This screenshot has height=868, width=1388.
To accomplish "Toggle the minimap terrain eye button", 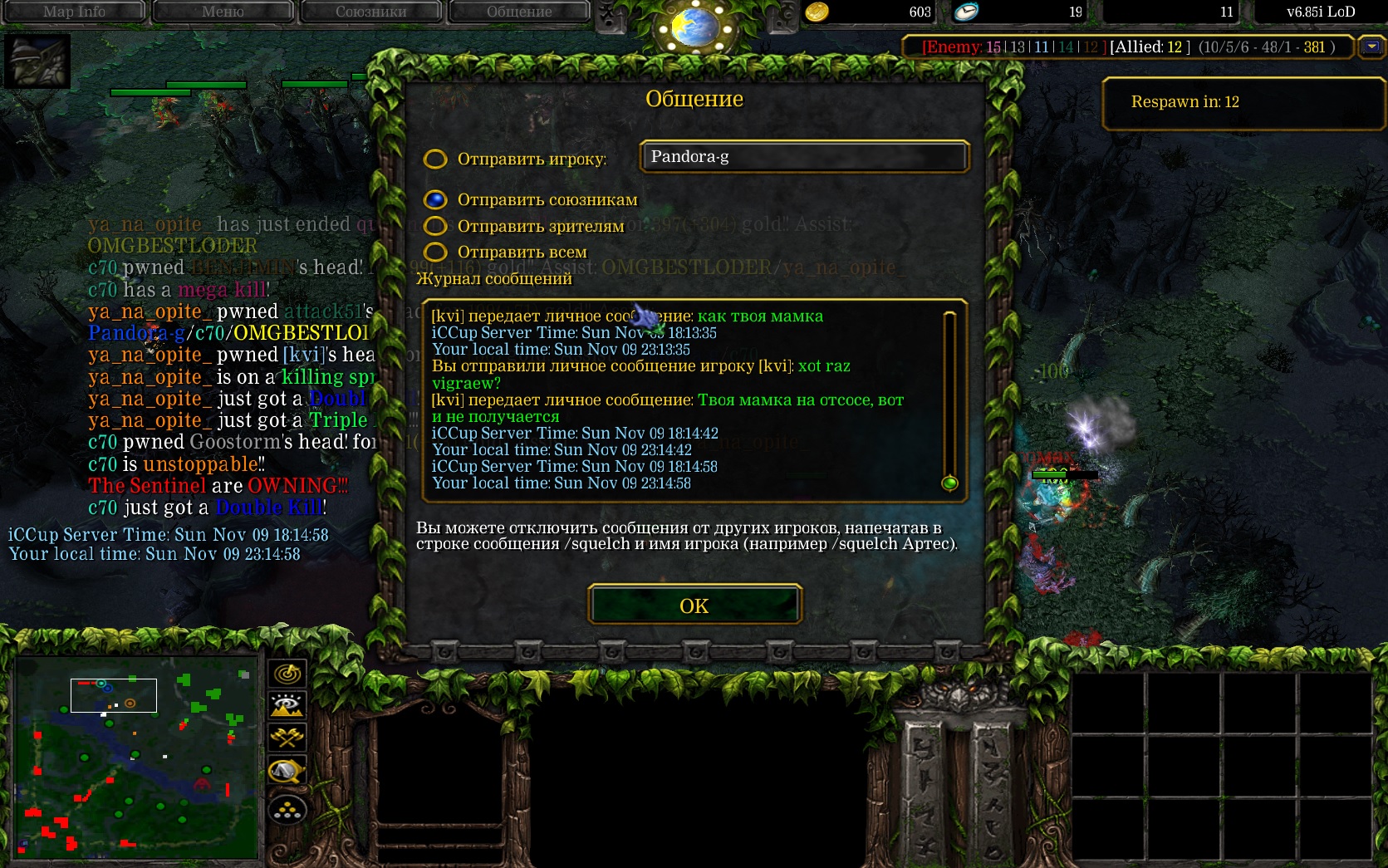I will 287,706.
